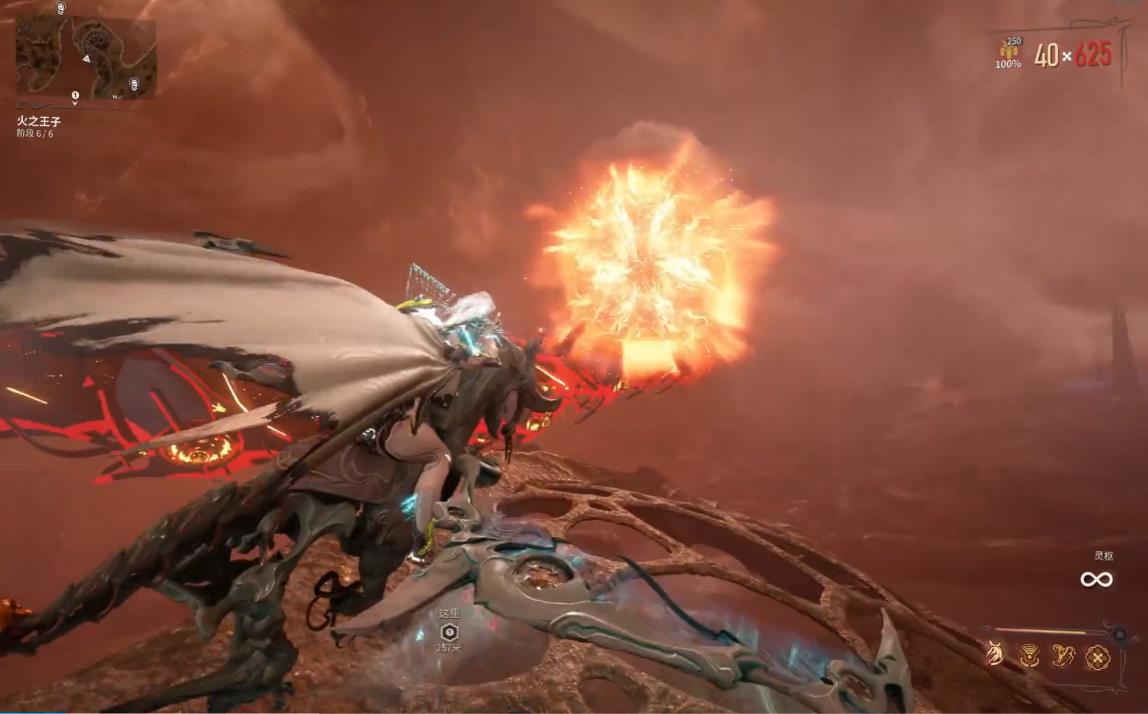Viewport: 1148px width, 714px height.
Task: Select the 火之王子 quest tracker
Action: (x=39, y=121)
